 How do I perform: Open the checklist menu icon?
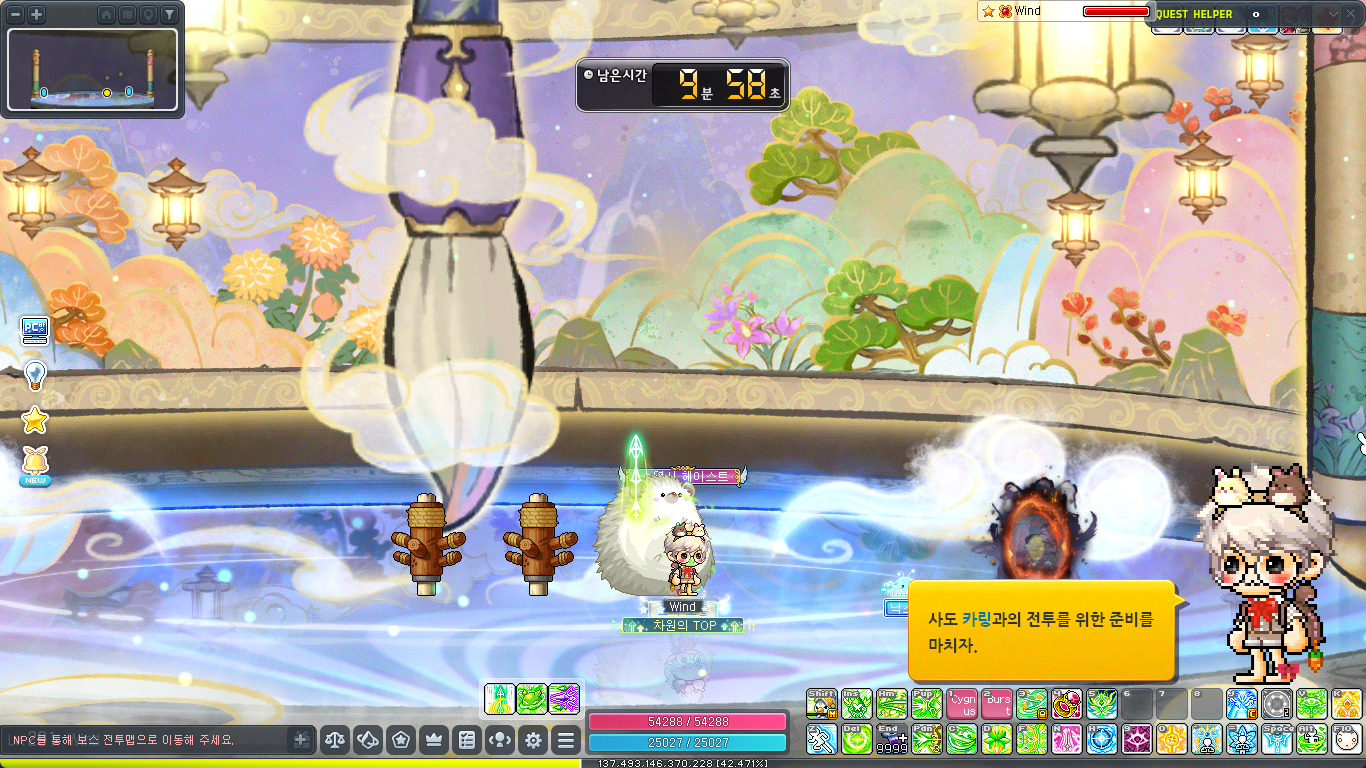(x=466, y=741)
